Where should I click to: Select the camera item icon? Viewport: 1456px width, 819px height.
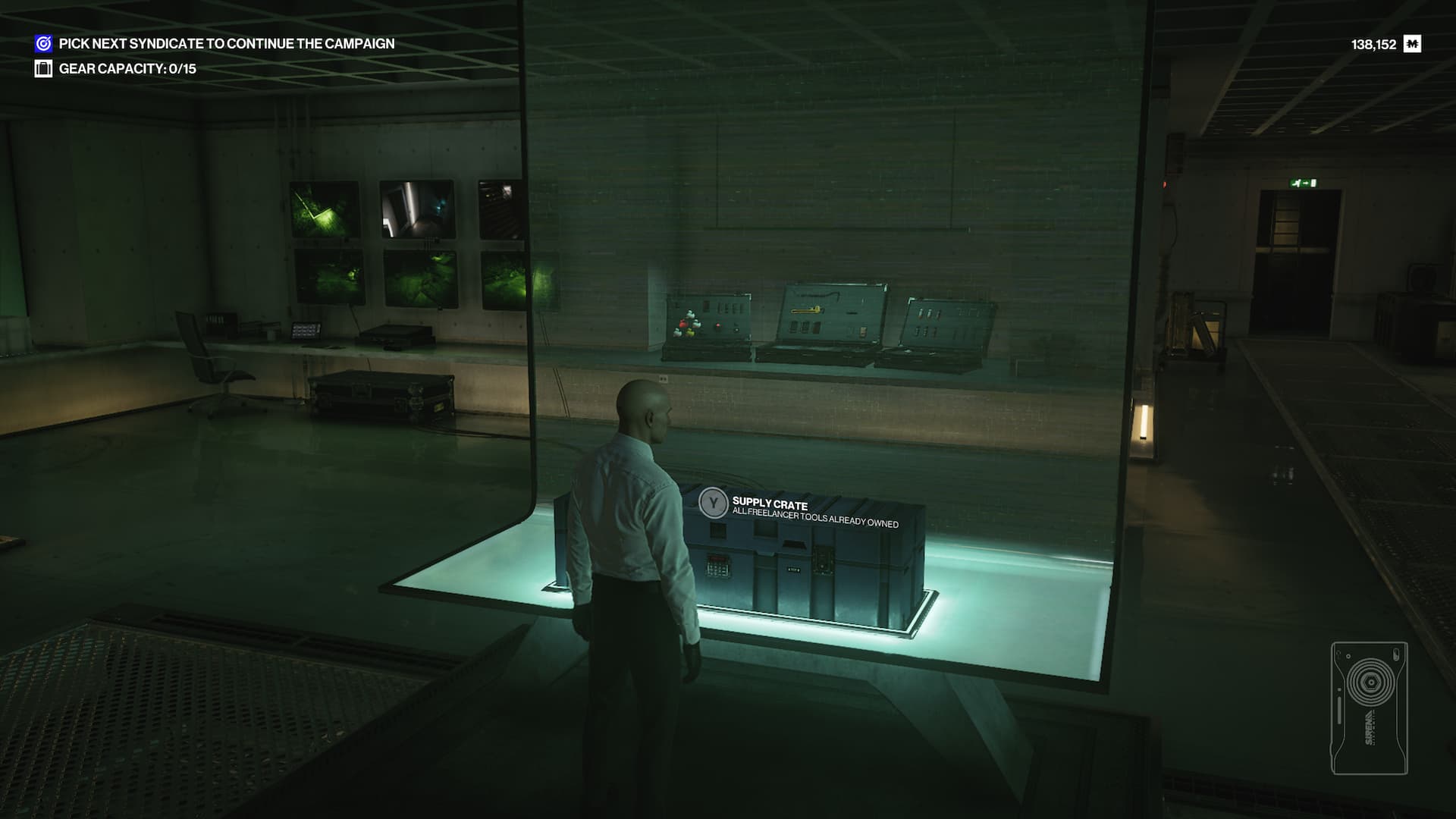pyautogui.click(x=1369, y=708)
